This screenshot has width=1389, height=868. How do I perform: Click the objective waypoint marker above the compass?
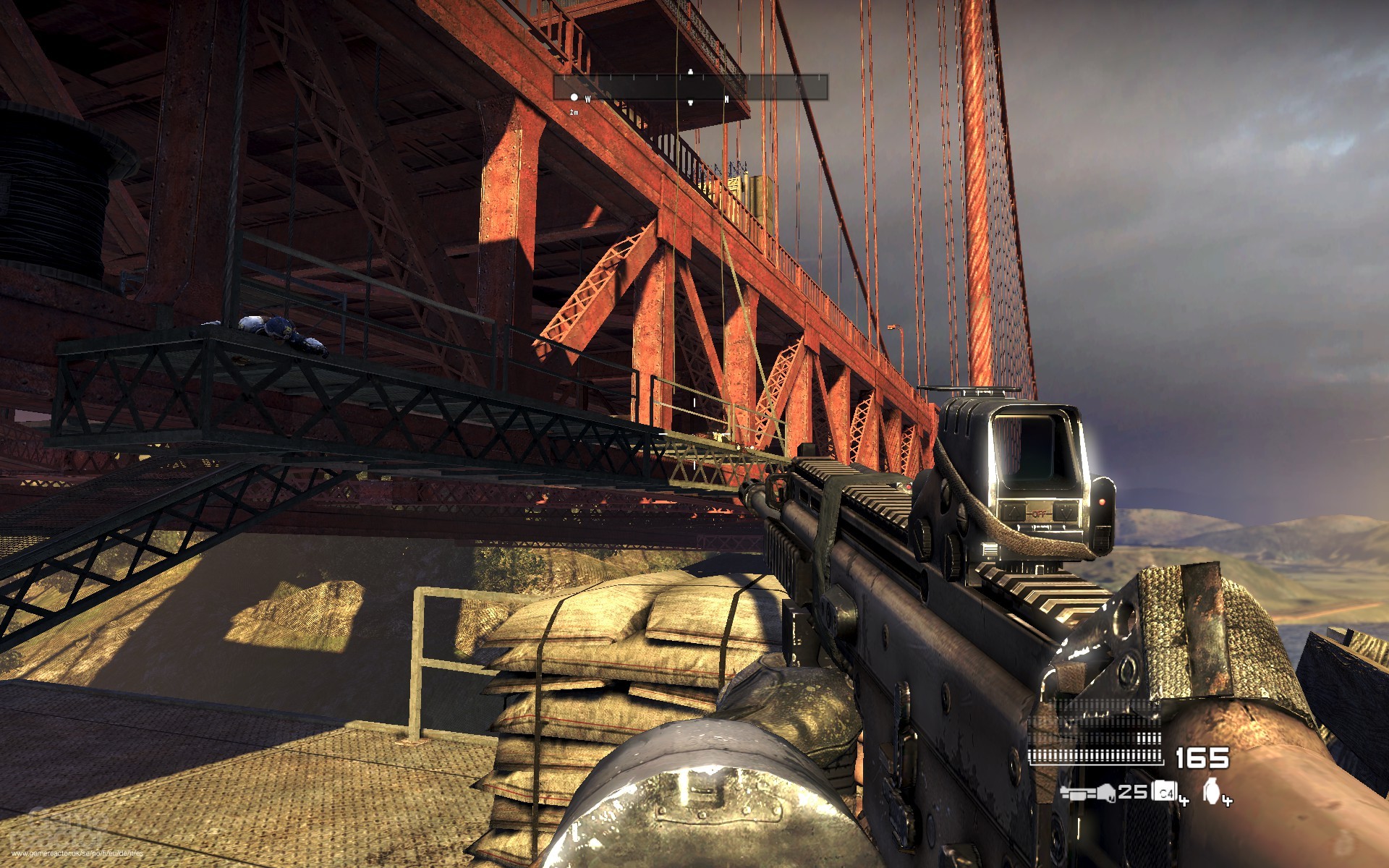point(691,72)
